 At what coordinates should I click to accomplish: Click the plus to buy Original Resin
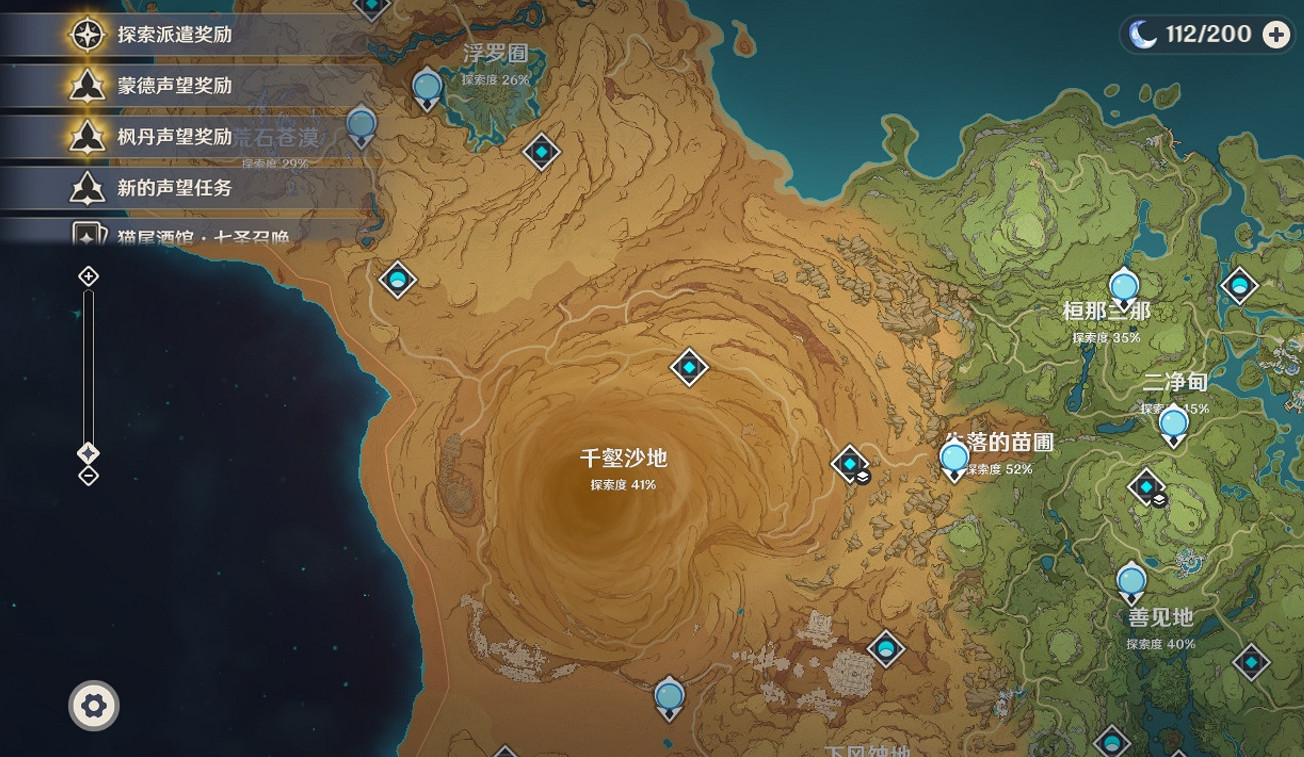1276,33
